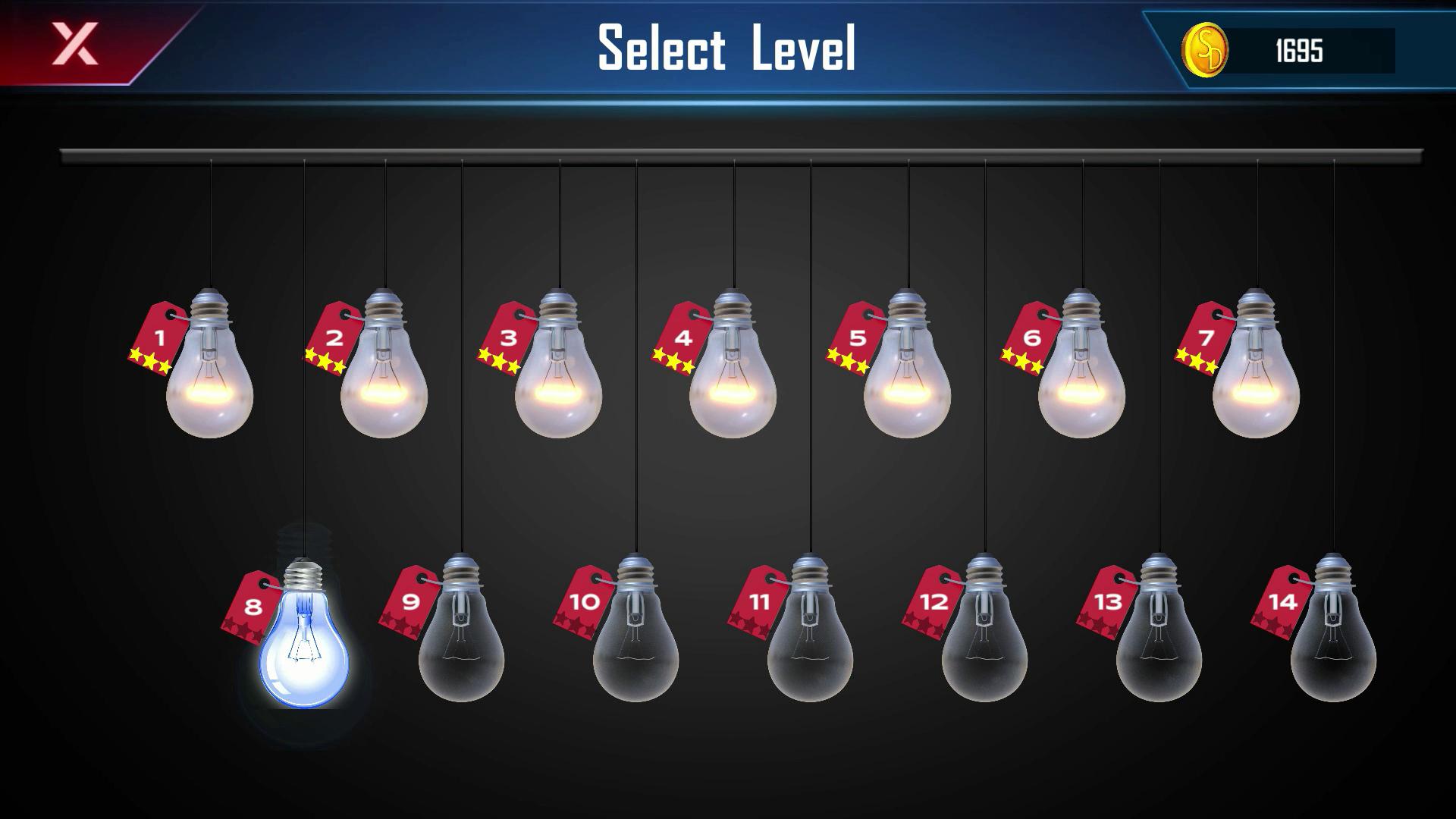Open the gold coin shop icon
Image resolution: width=1456 pixels, height=819 pixels.
(1205, 50)
